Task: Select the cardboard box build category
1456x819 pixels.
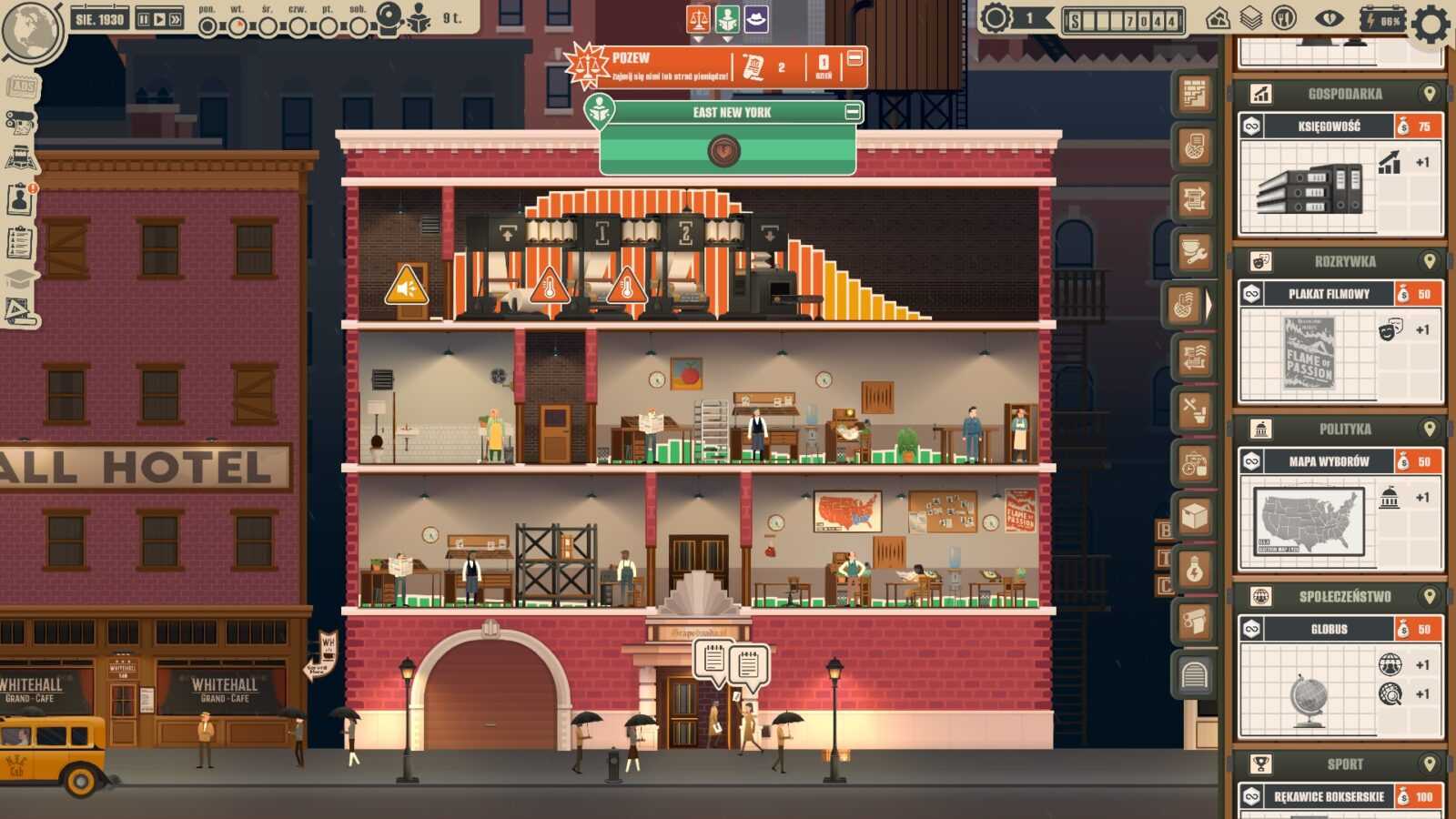Action: 1195,517
